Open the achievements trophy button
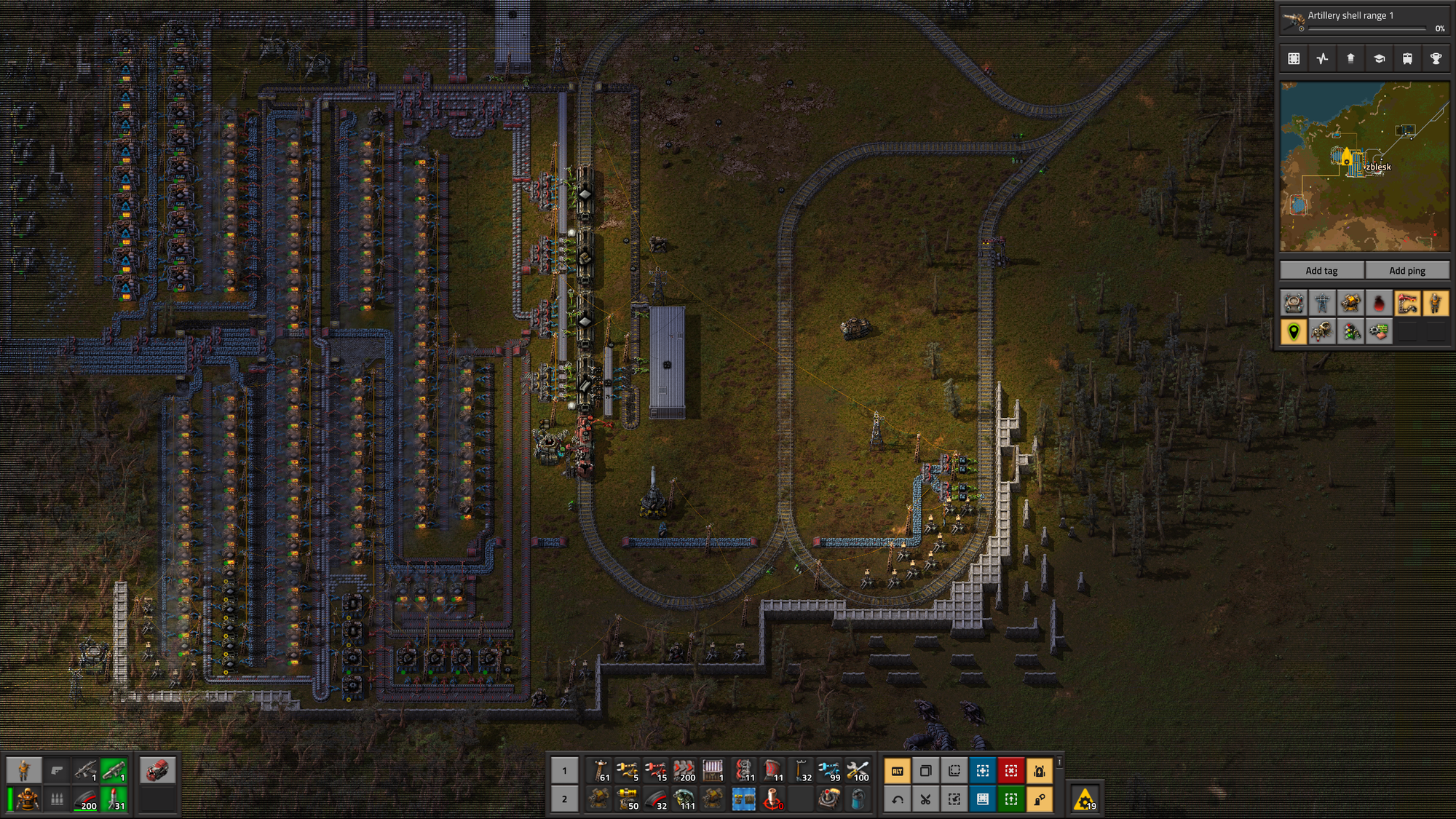Screen dimensions: 1456x819 [1436, 59]
